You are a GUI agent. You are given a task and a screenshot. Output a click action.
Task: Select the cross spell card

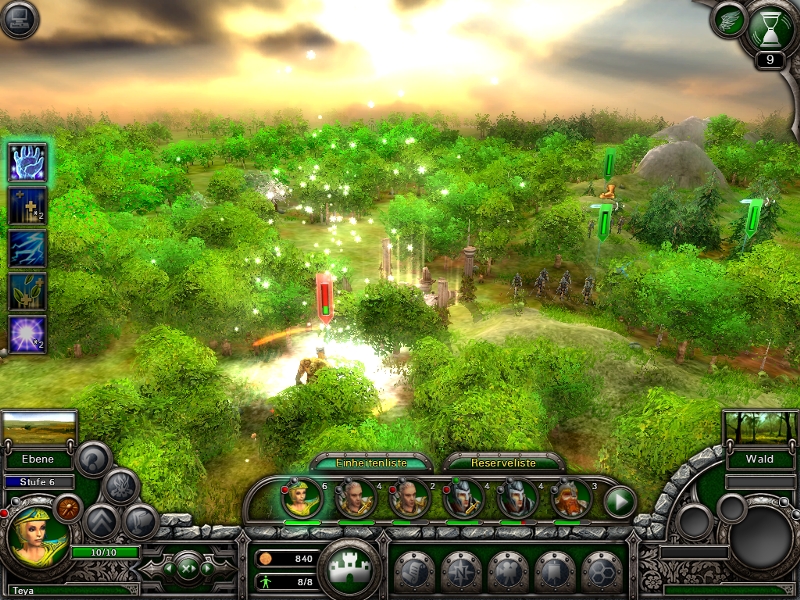pos(27,205)
